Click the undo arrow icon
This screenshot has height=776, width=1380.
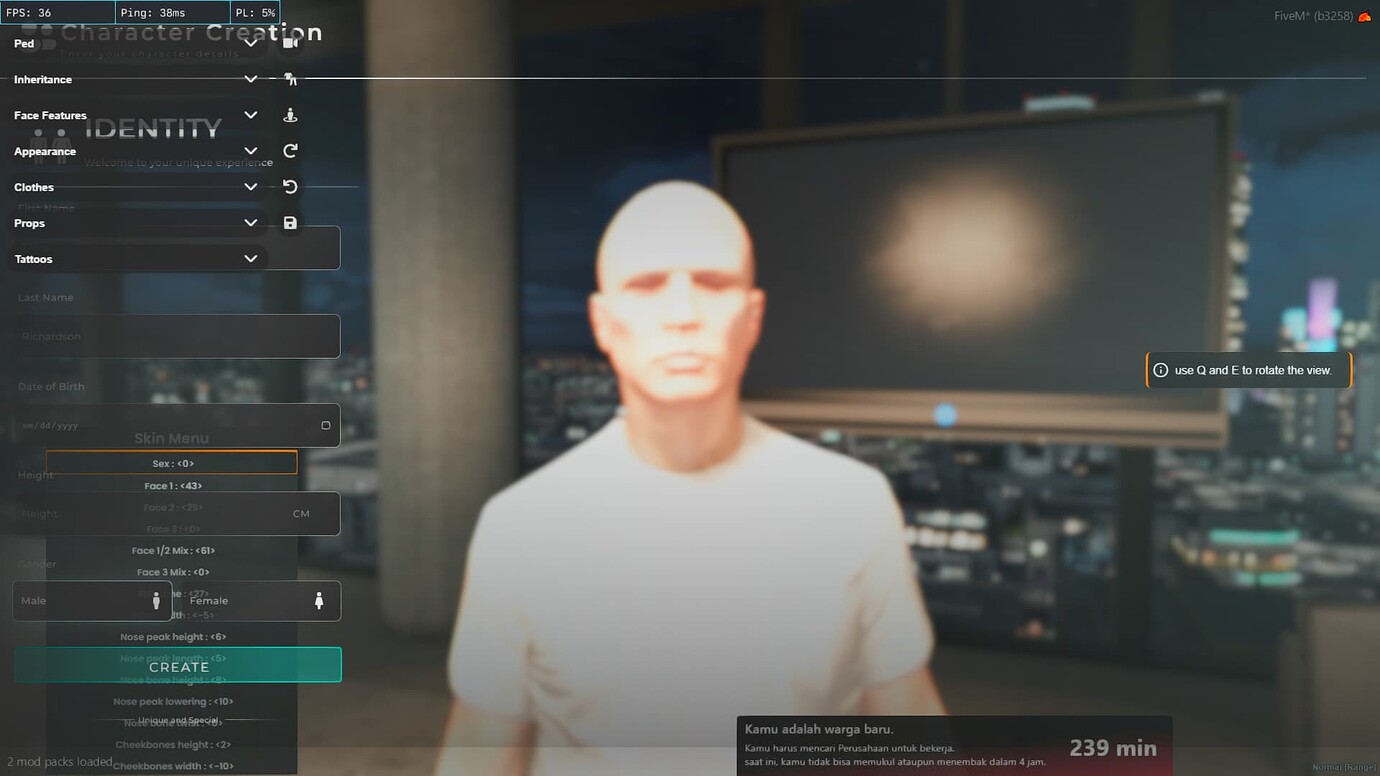tap(290, 186)
